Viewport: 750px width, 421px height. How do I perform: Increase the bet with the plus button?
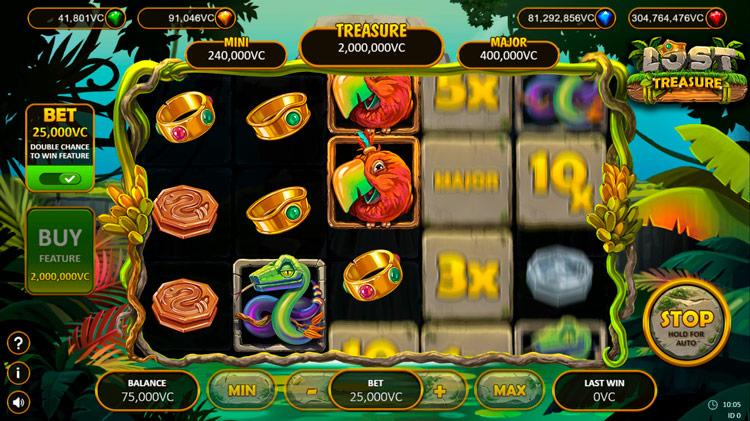pyautogui.click(x=440, y=391)
